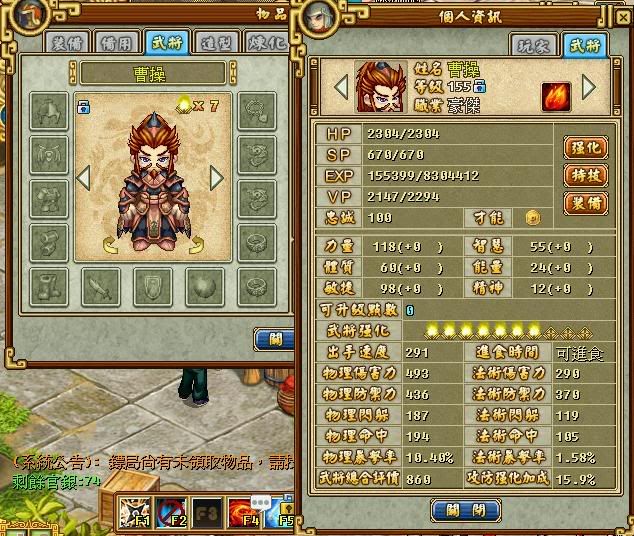Click the flame element icon
The image size is (634, 536).
[557, 97]
